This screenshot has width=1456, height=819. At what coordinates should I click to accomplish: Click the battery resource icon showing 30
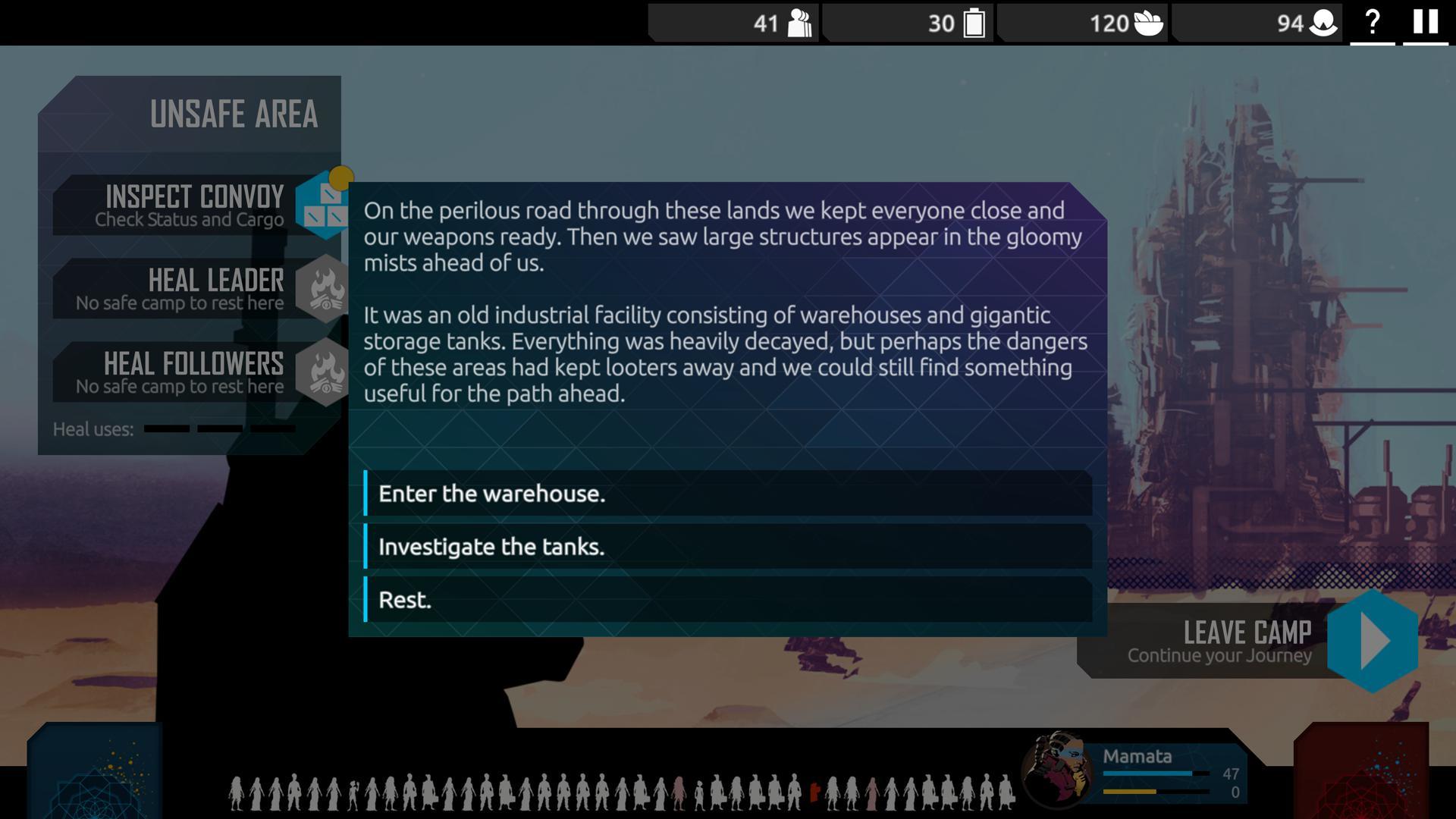(974, 24)
